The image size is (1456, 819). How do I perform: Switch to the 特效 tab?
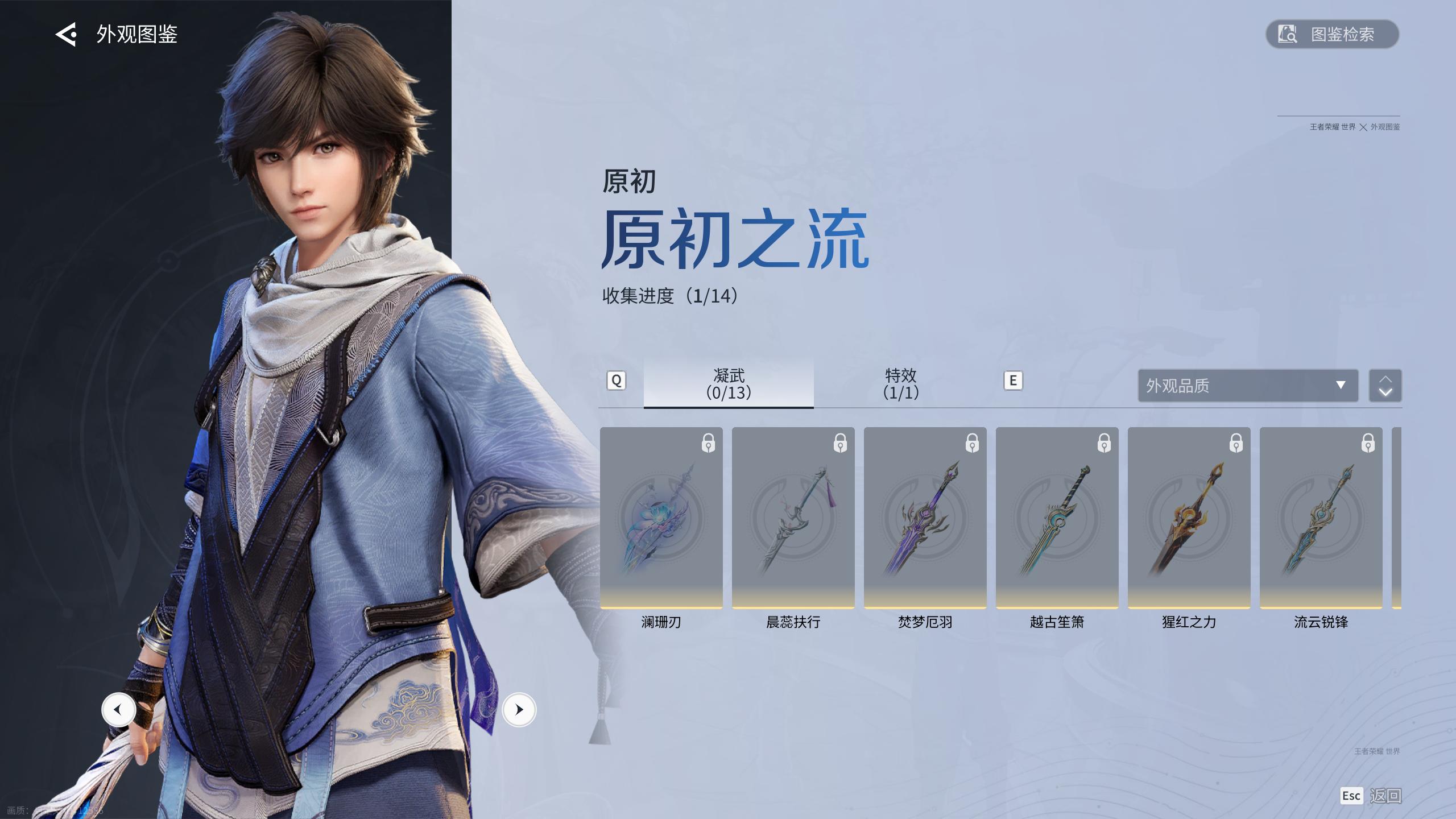(900, 384)
